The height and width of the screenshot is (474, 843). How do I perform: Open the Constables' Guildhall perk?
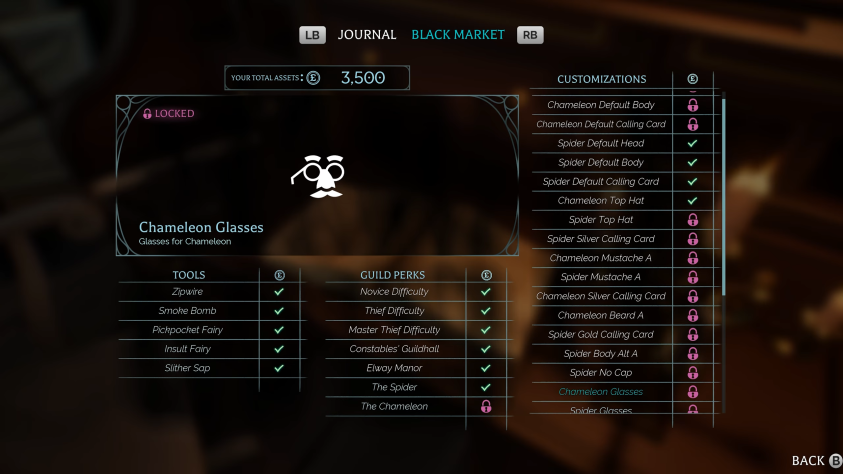click(x=394, y=349)
